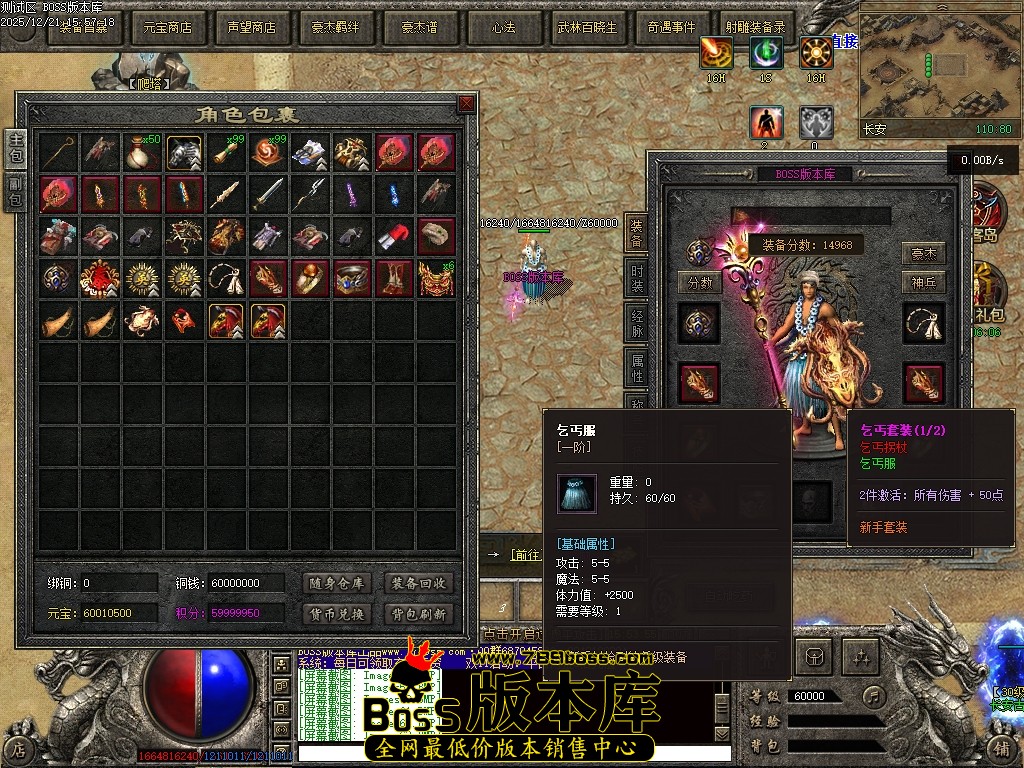Open 武林百晓生 from the top bar

coord(587,28)
